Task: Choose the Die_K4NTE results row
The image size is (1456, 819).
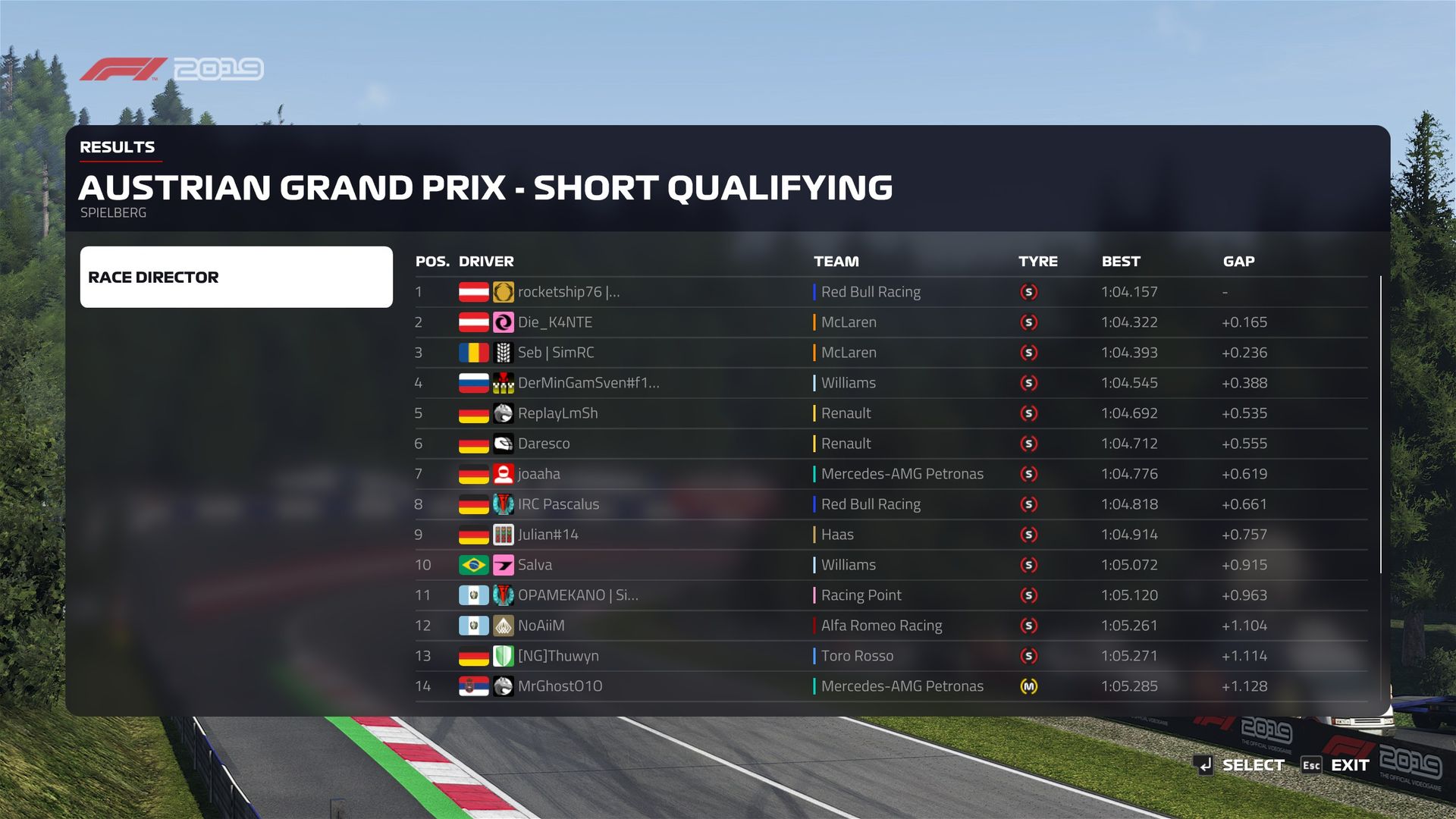Action: pyautogui.click(x=555, y=322)
